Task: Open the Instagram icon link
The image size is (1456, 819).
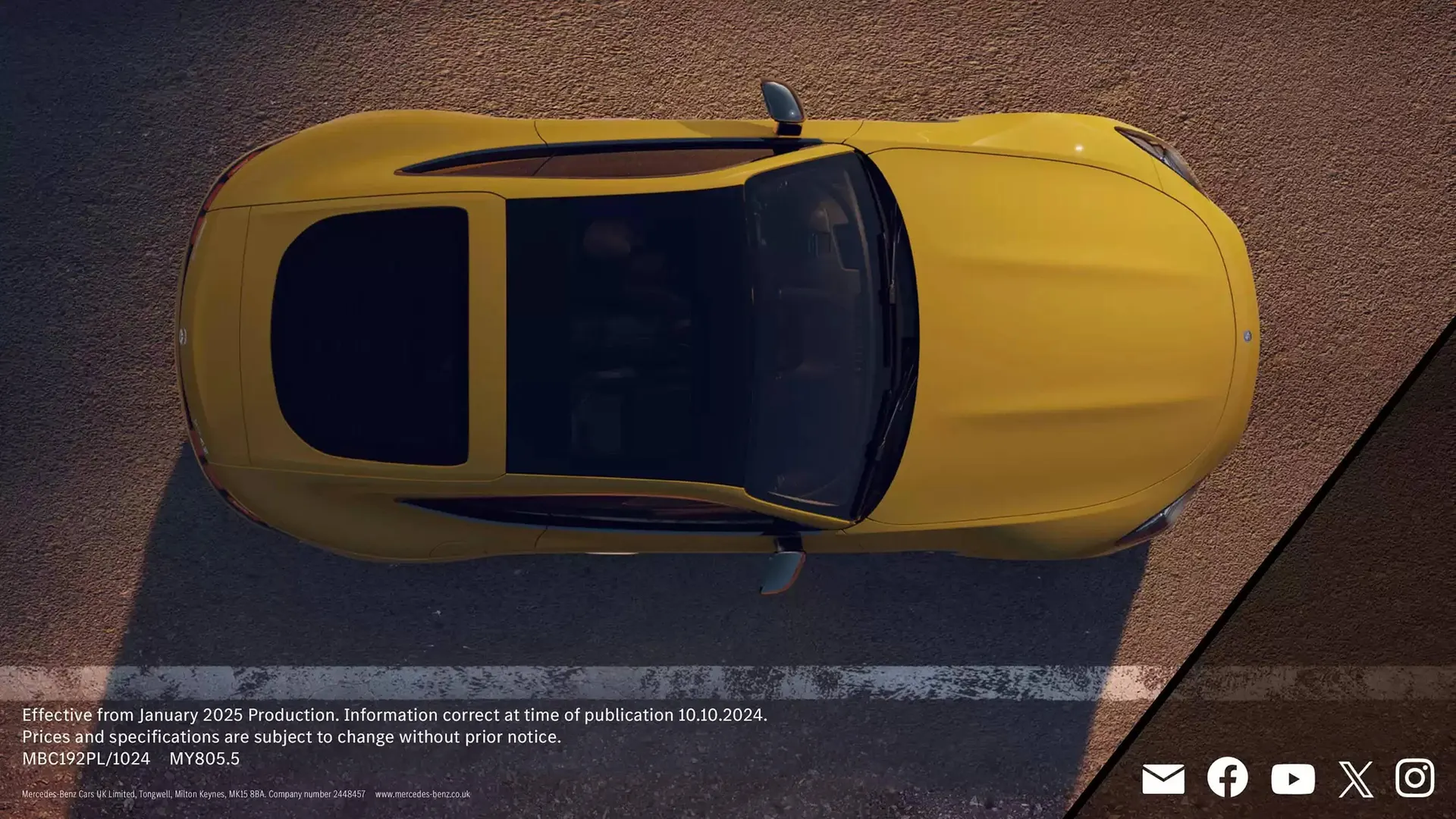Action: [1414, 777]
